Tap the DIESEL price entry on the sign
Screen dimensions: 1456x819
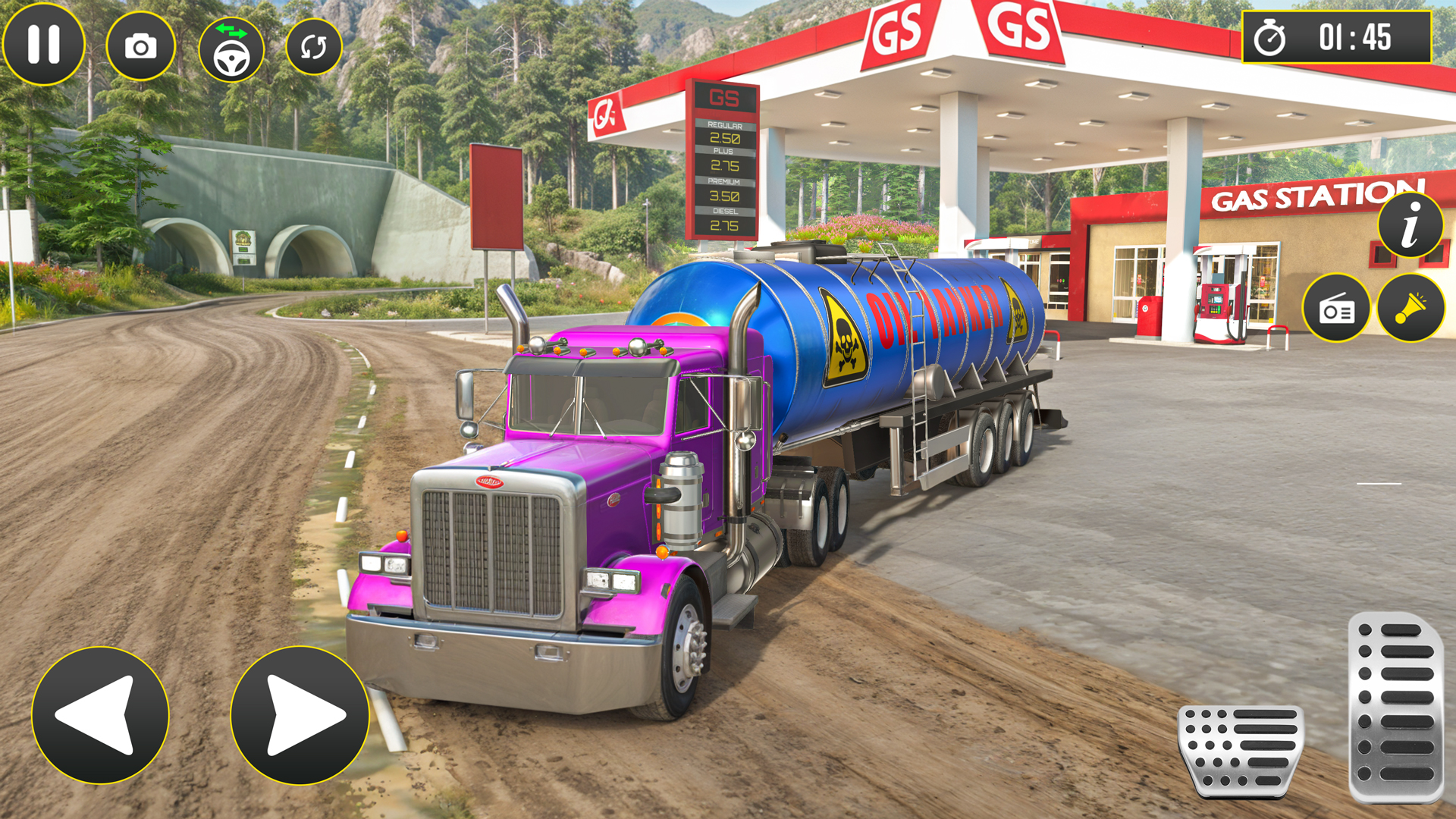coord(724,220)
